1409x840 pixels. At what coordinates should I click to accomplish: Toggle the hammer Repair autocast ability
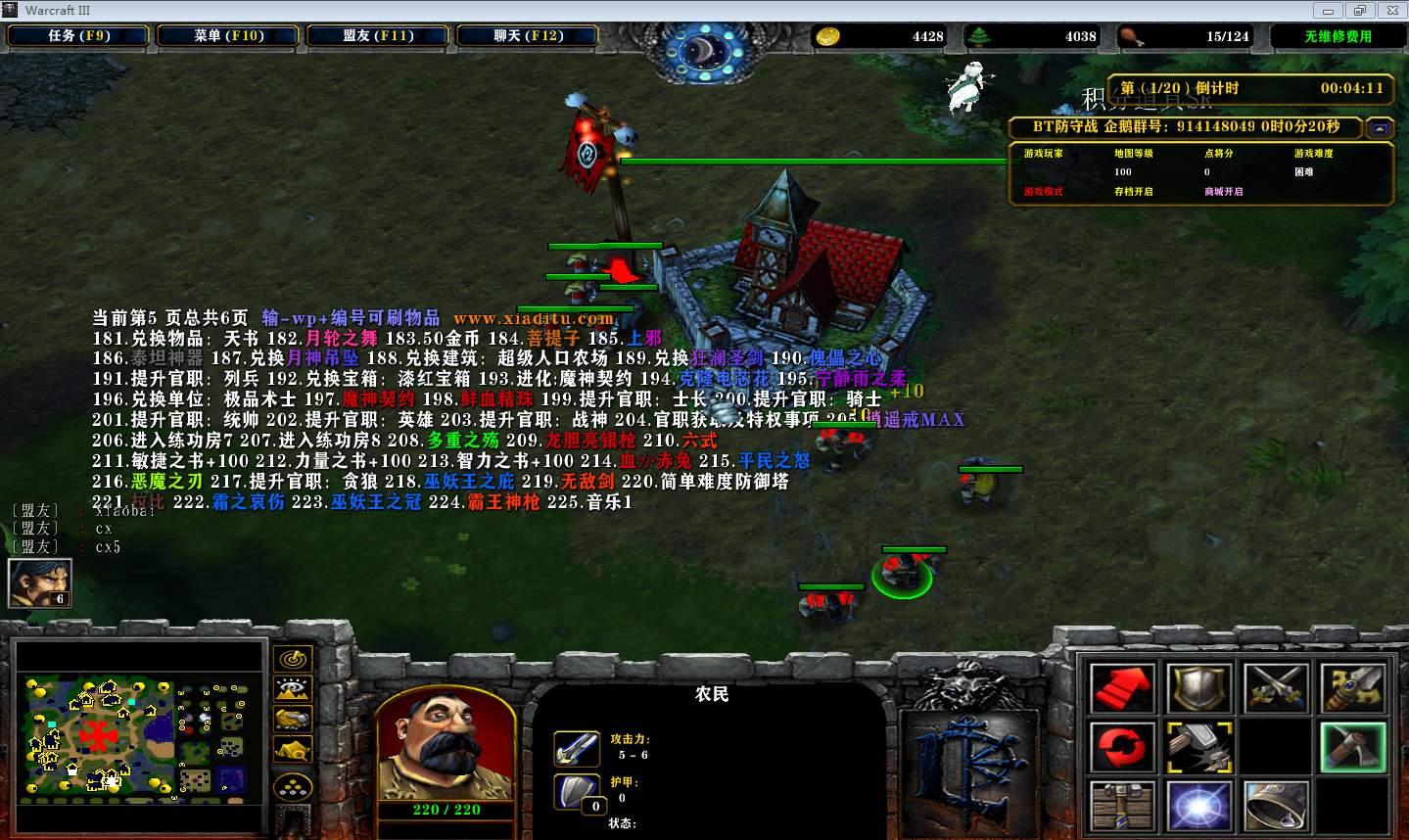click(x=1198, y=747)
